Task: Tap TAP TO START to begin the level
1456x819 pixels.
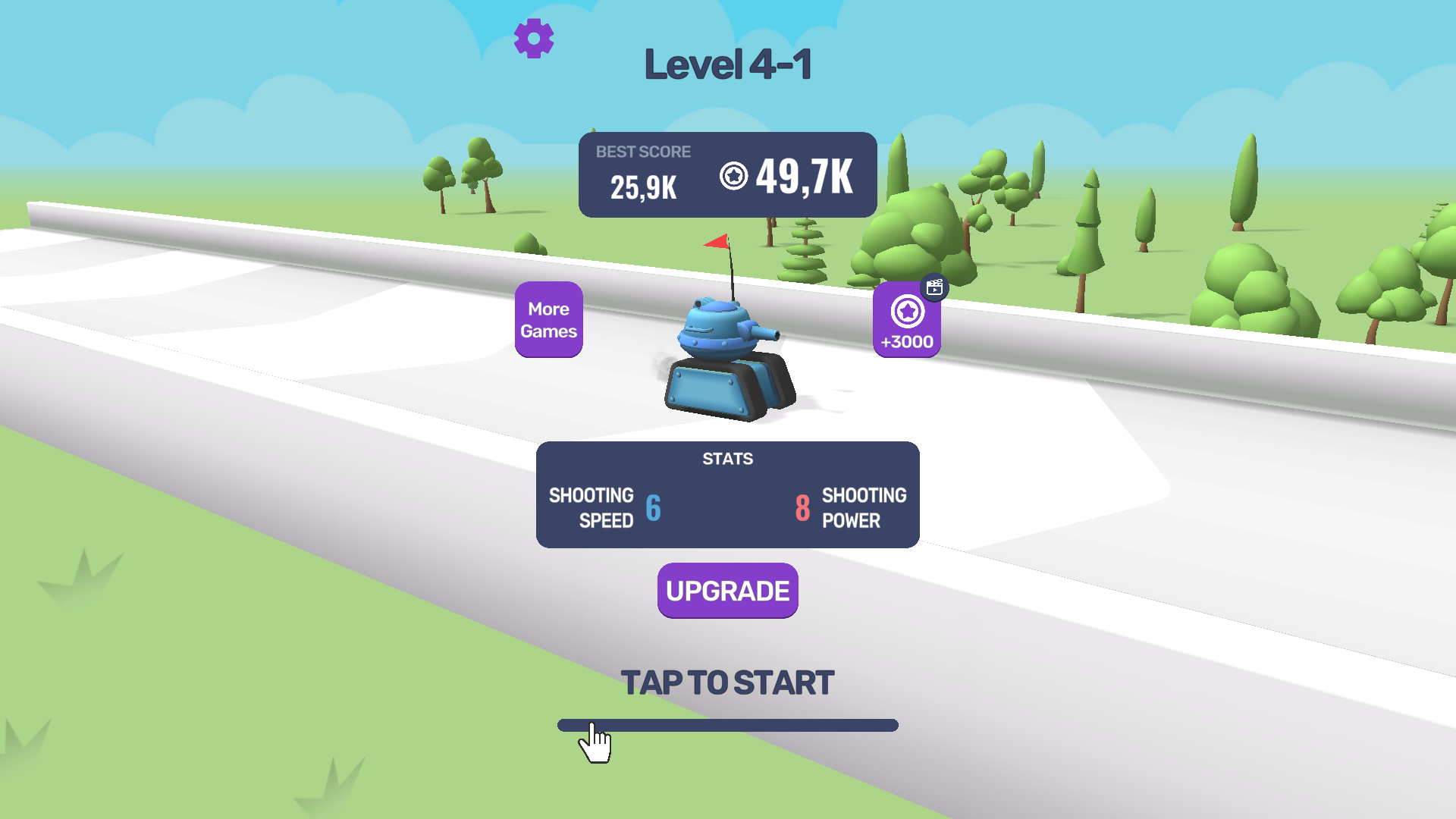Action: pos(727,682)
